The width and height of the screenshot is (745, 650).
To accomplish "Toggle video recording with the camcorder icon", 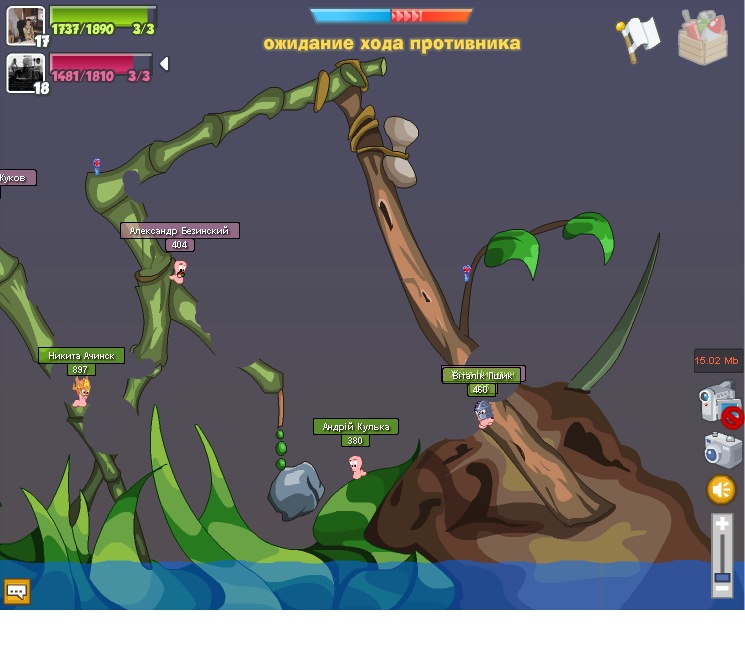I will tap(717, 402).
